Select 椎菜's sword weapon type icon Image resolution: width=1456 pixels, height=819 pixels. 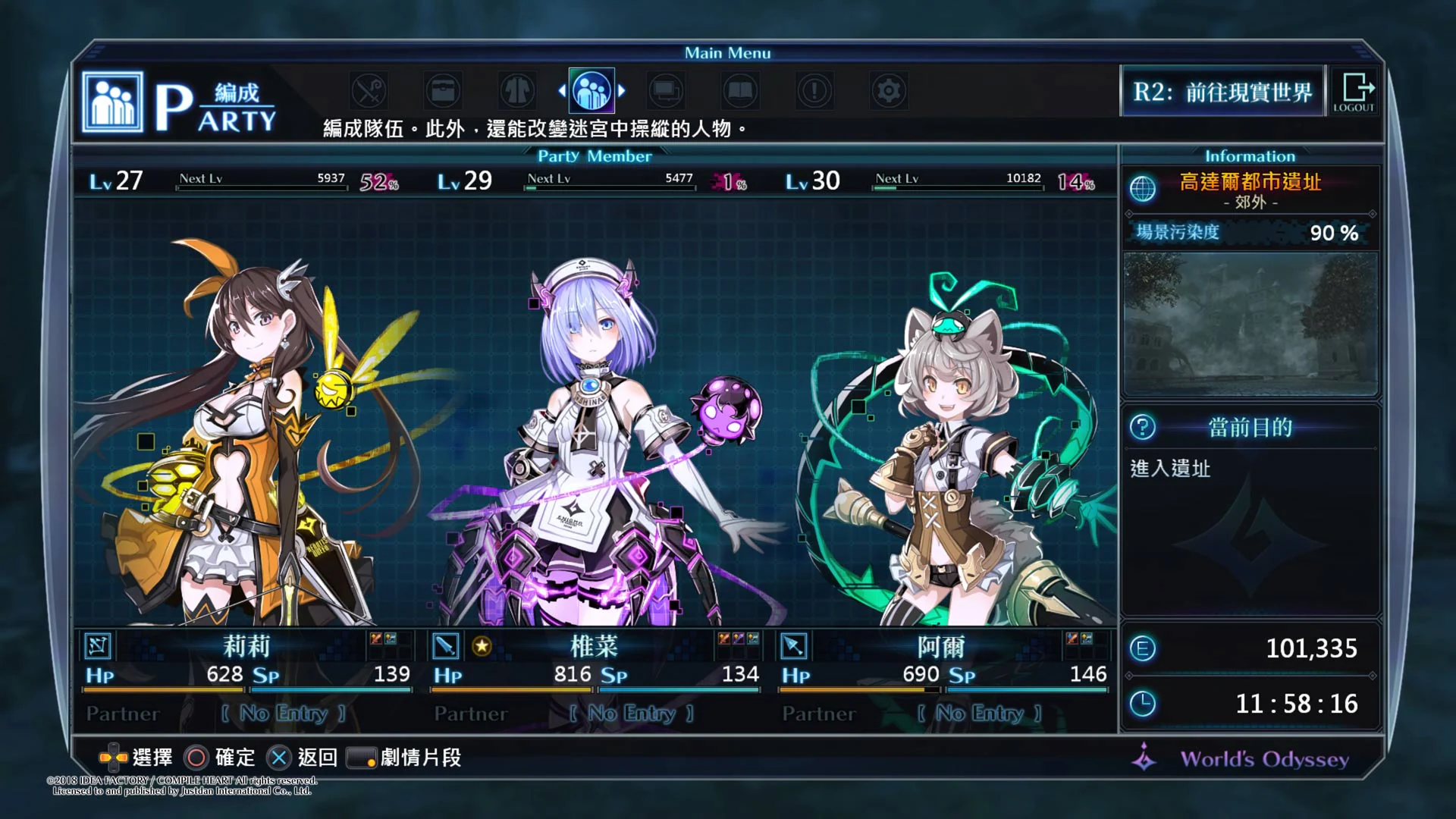coord(446,646)
